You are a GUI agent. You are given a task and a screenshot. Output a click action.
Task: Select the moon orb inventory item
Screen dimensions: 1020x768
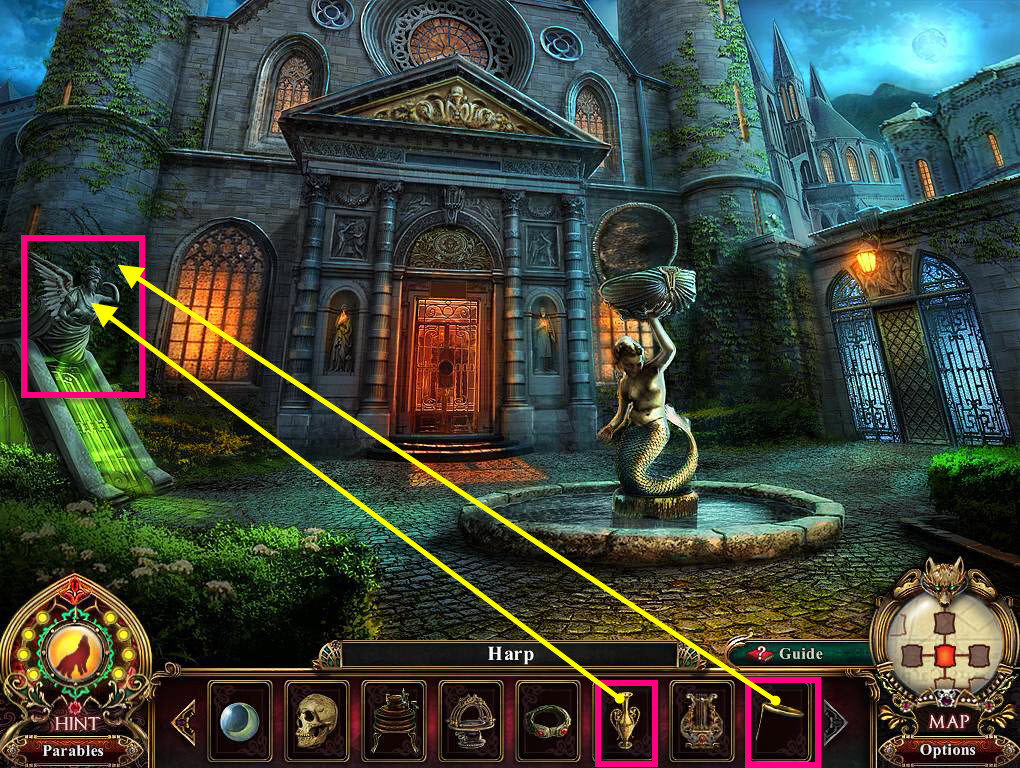(239, 718)
